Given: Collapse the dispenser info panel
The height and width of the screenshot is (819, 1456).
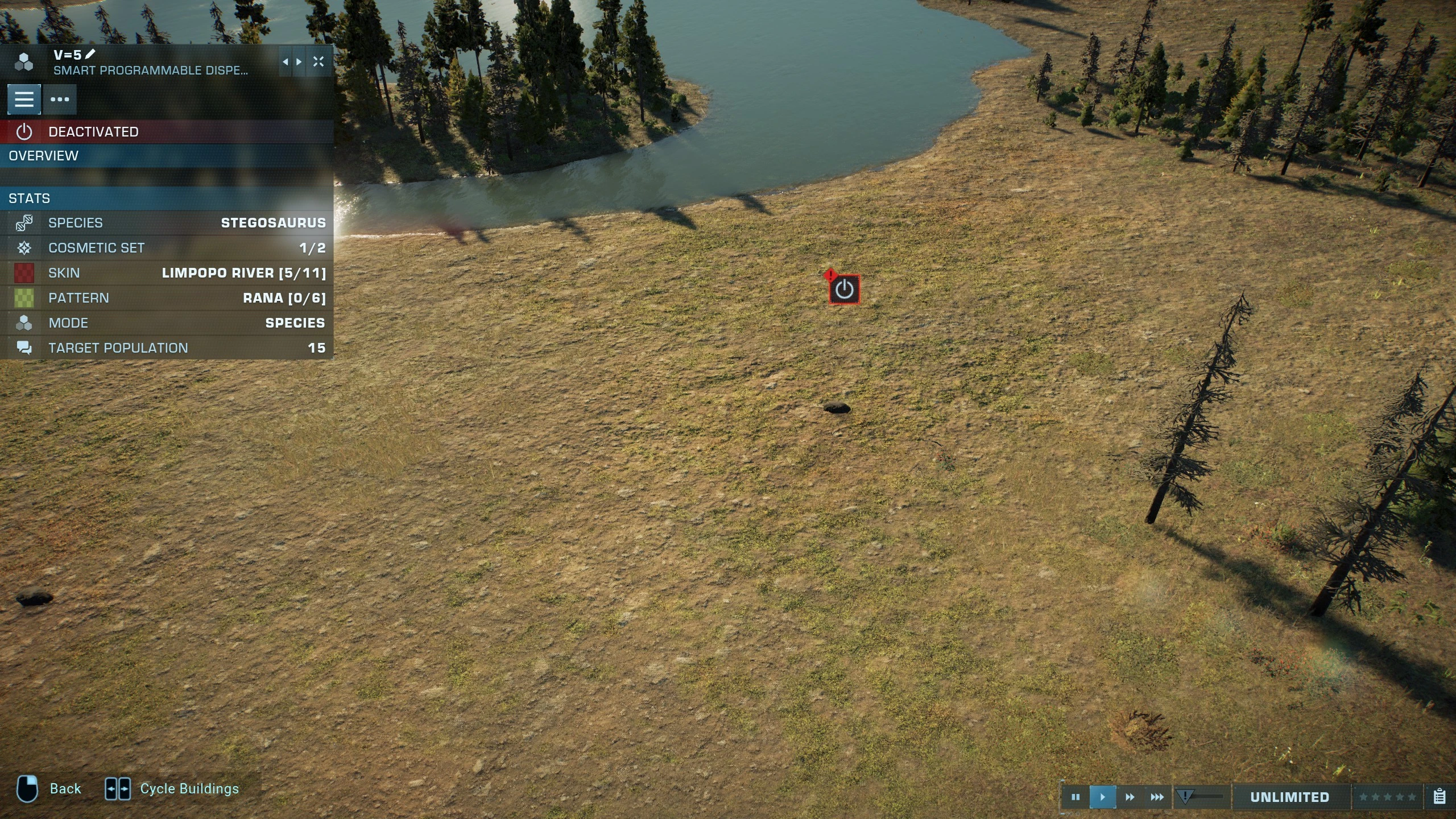Looking at the screenshot, I should point(318,62).
